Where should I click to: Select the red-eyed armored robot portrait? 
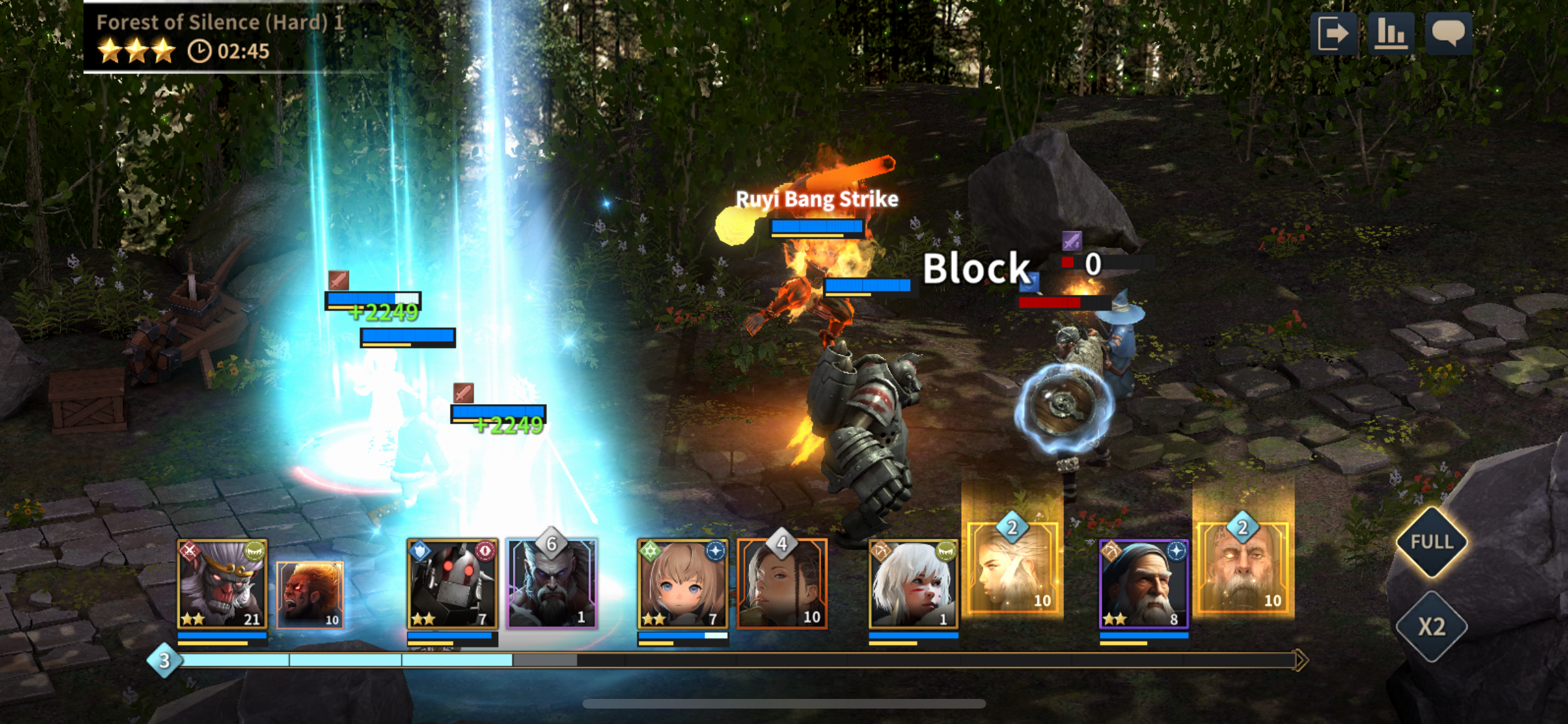point(453,584)
